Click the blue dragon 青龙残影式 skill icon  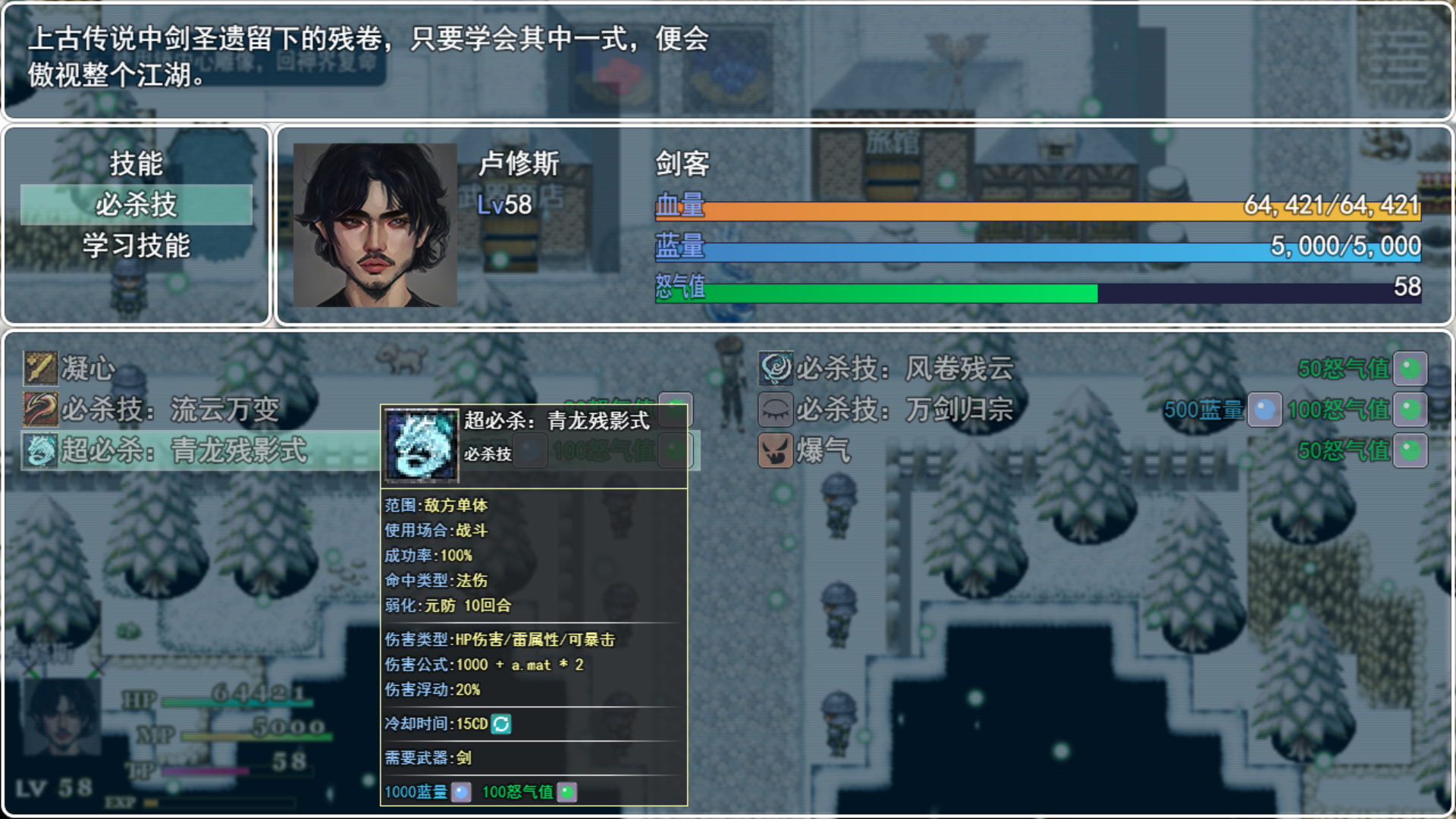(x=39, y=450)
